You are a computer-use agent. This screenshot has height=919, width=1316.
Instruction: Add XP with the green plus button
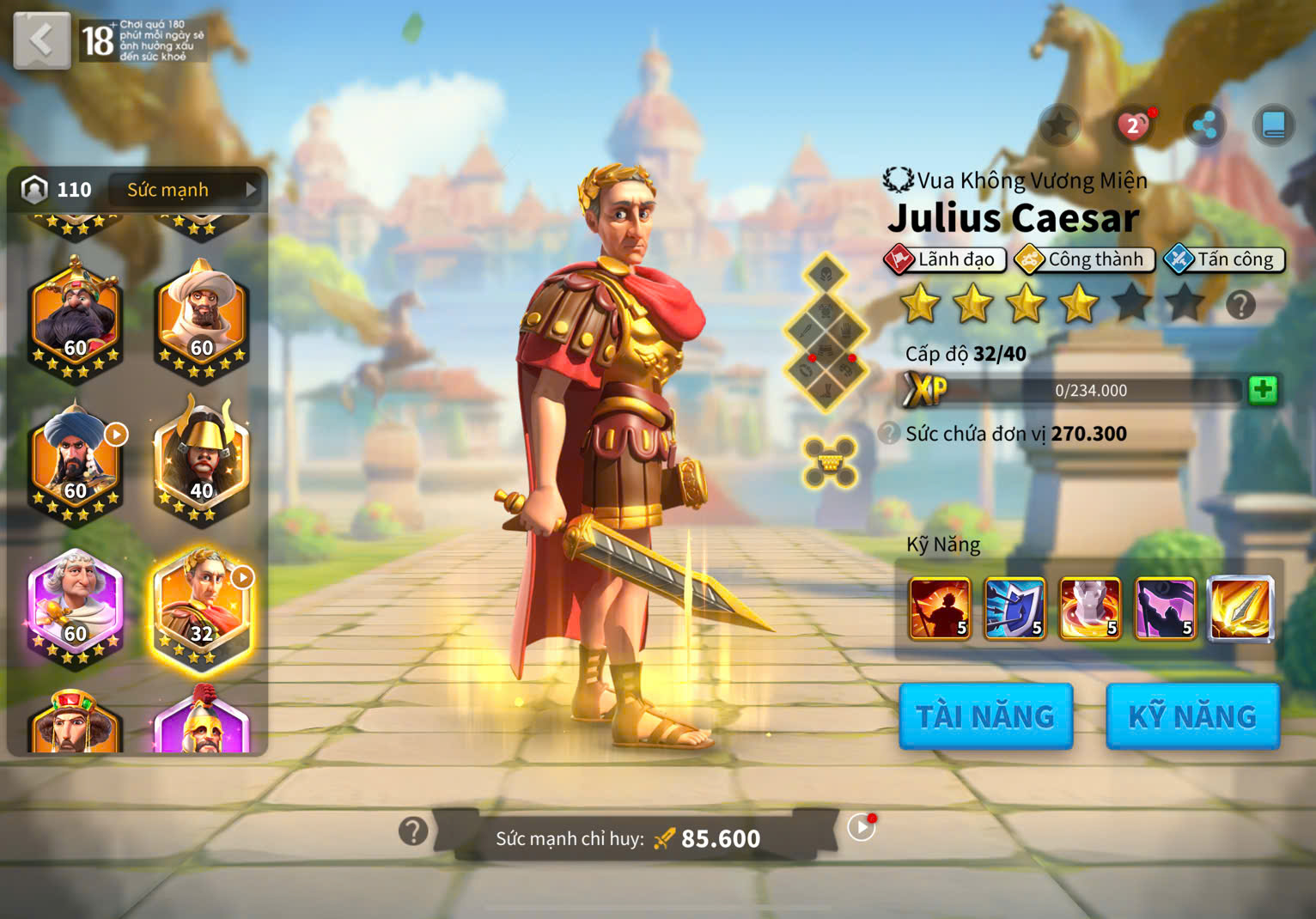coord(1262,390)
